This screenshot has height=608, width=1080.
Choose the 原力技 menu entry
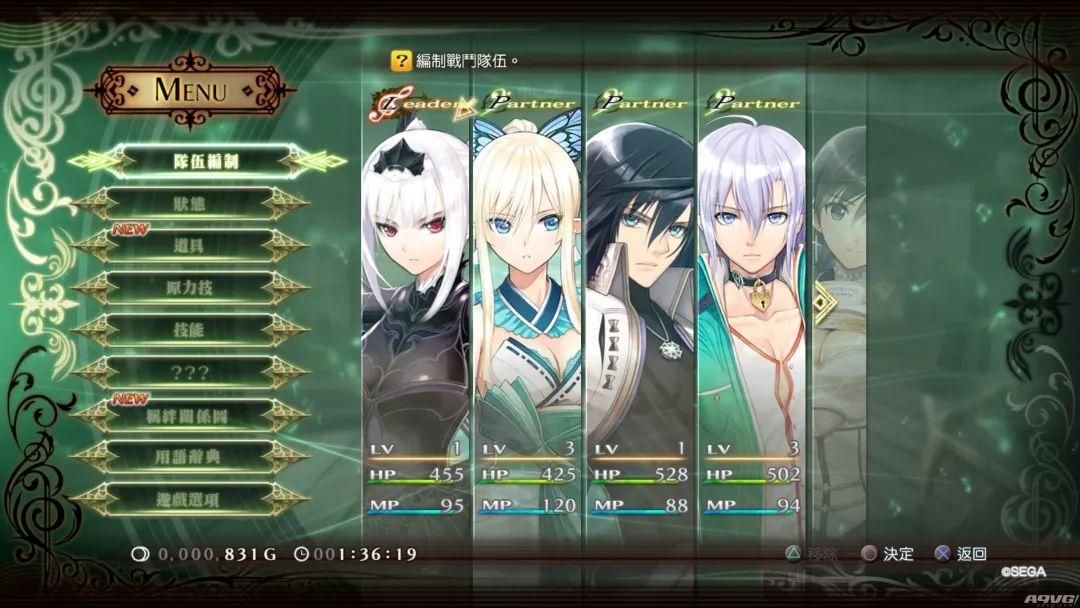[189, 288]
